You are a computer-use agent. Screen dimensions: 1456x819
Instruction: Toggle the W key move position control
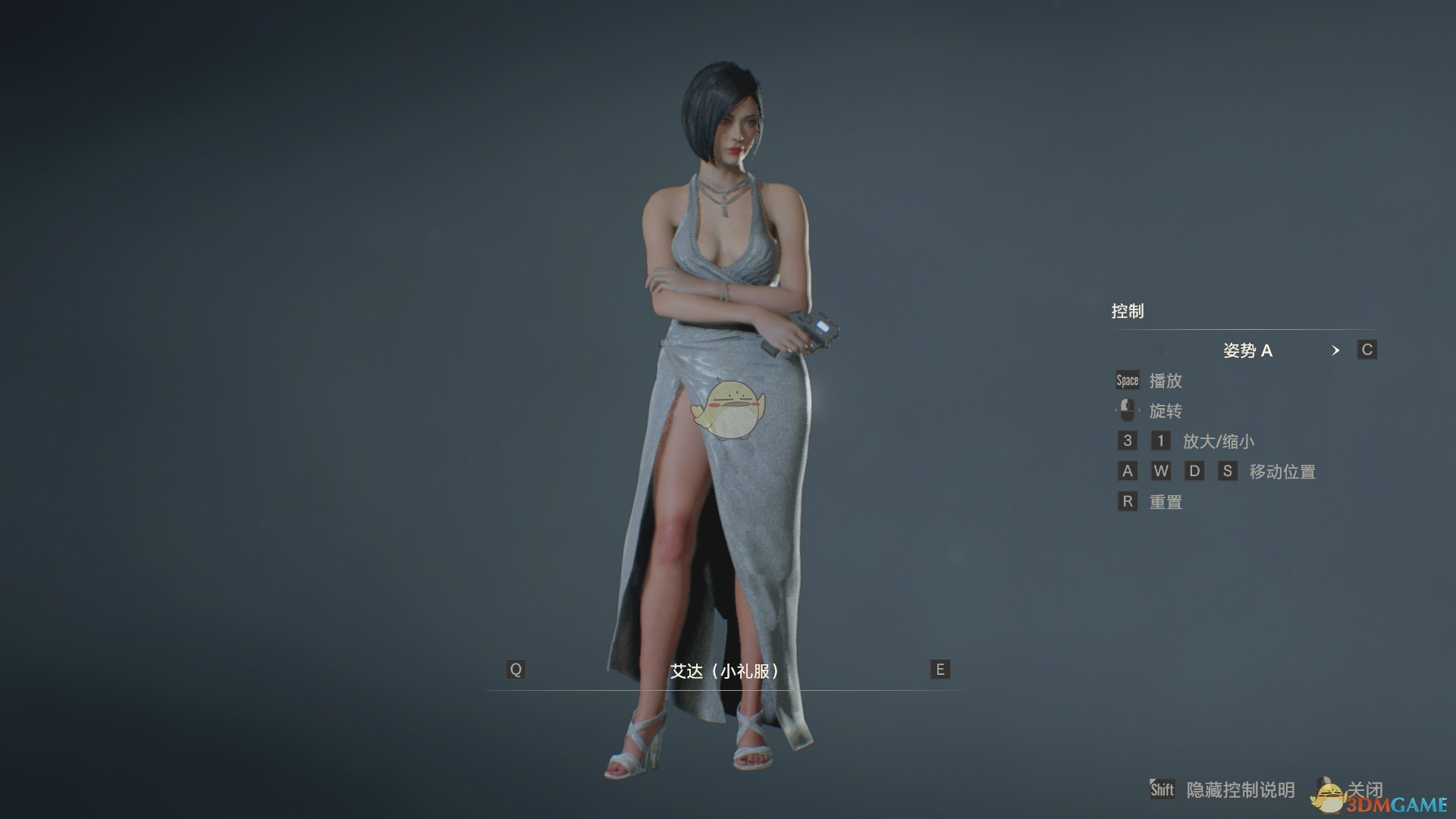(1161, 471)
